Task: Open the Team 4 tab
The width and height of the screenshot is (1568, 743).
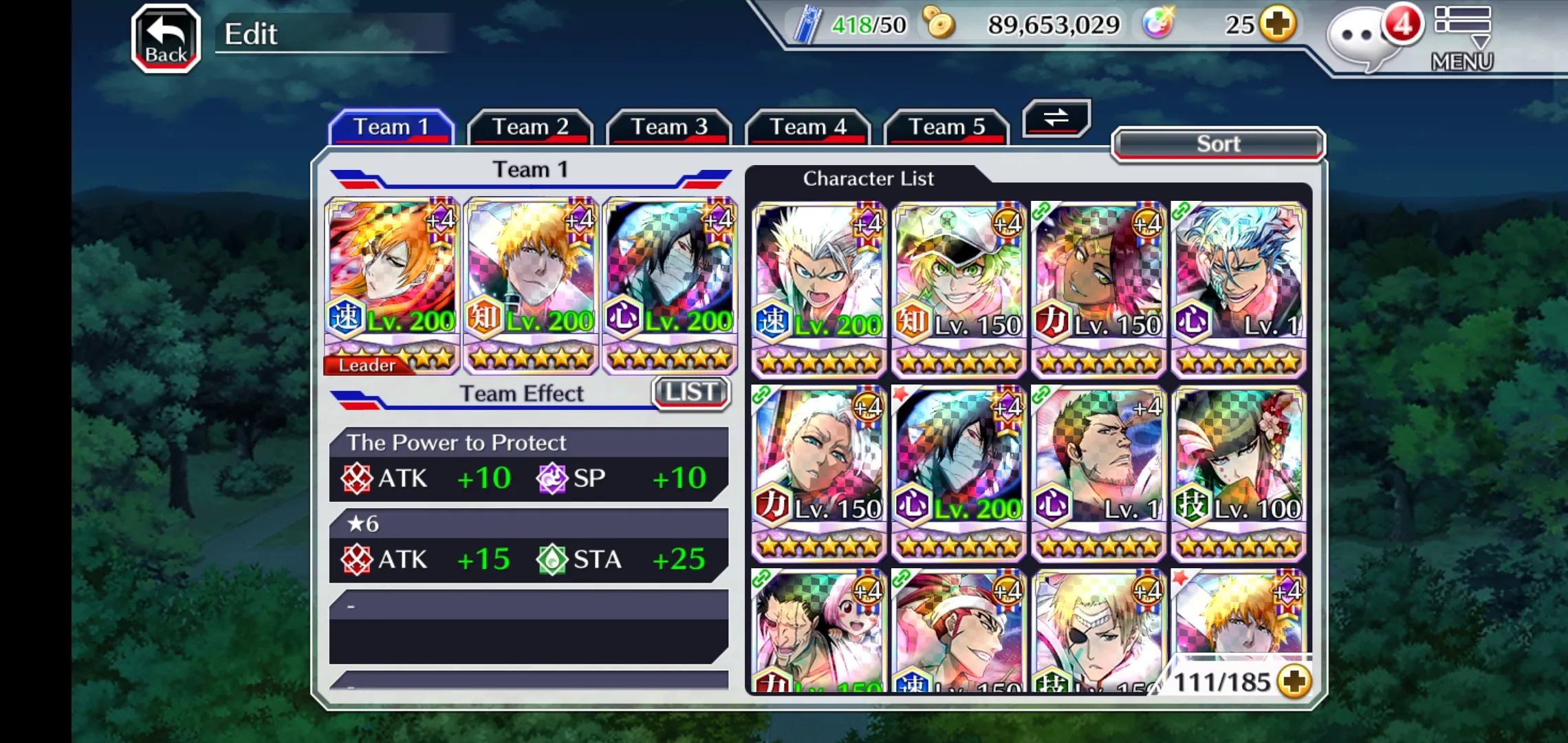Action: tap(807, 127)
